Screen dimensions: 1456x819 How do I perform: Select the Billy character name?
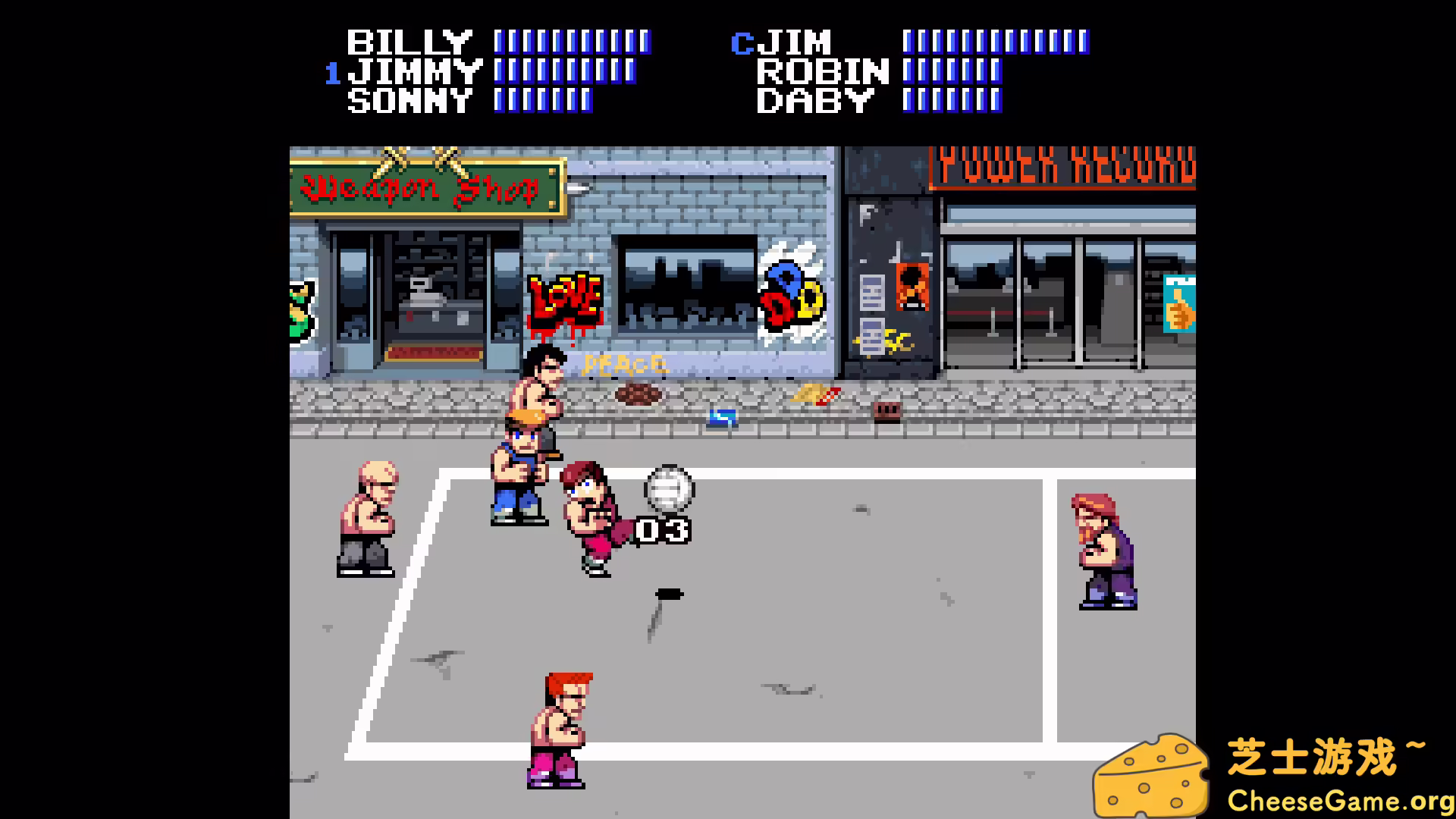coord(409,42)
